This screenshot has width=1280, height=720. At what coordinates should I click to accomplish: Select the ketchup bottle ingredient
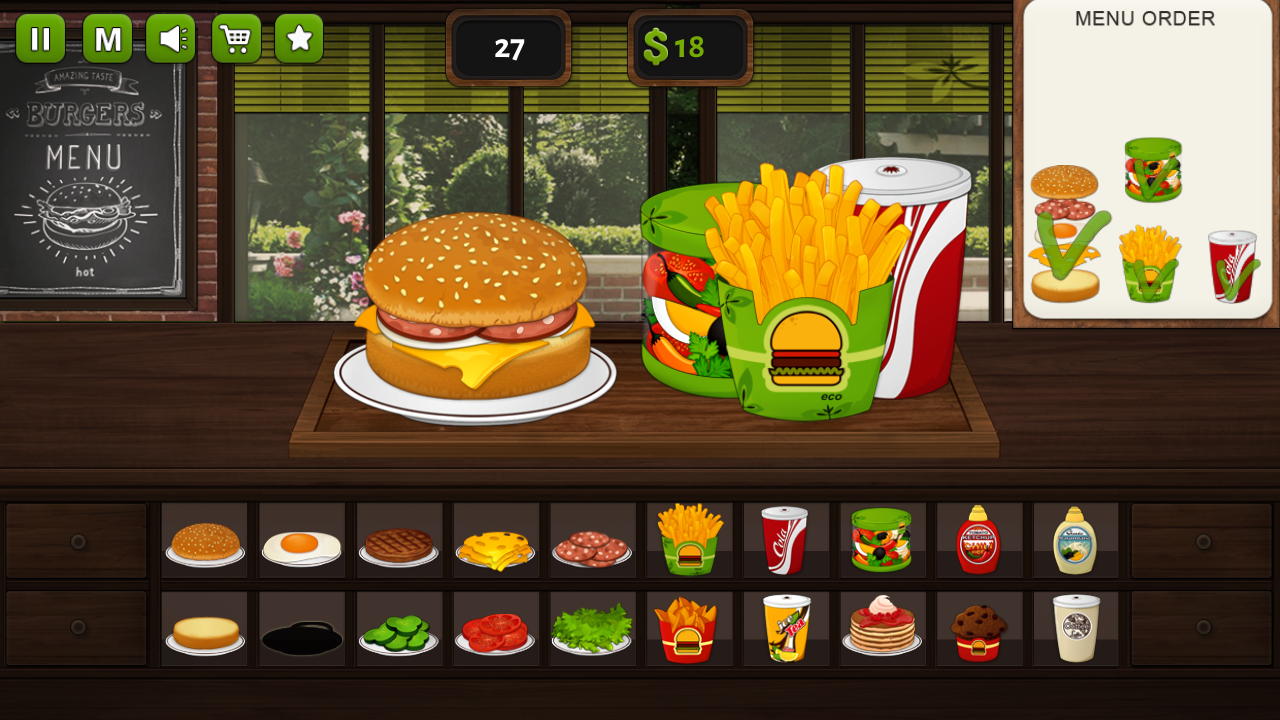point(978,540)
